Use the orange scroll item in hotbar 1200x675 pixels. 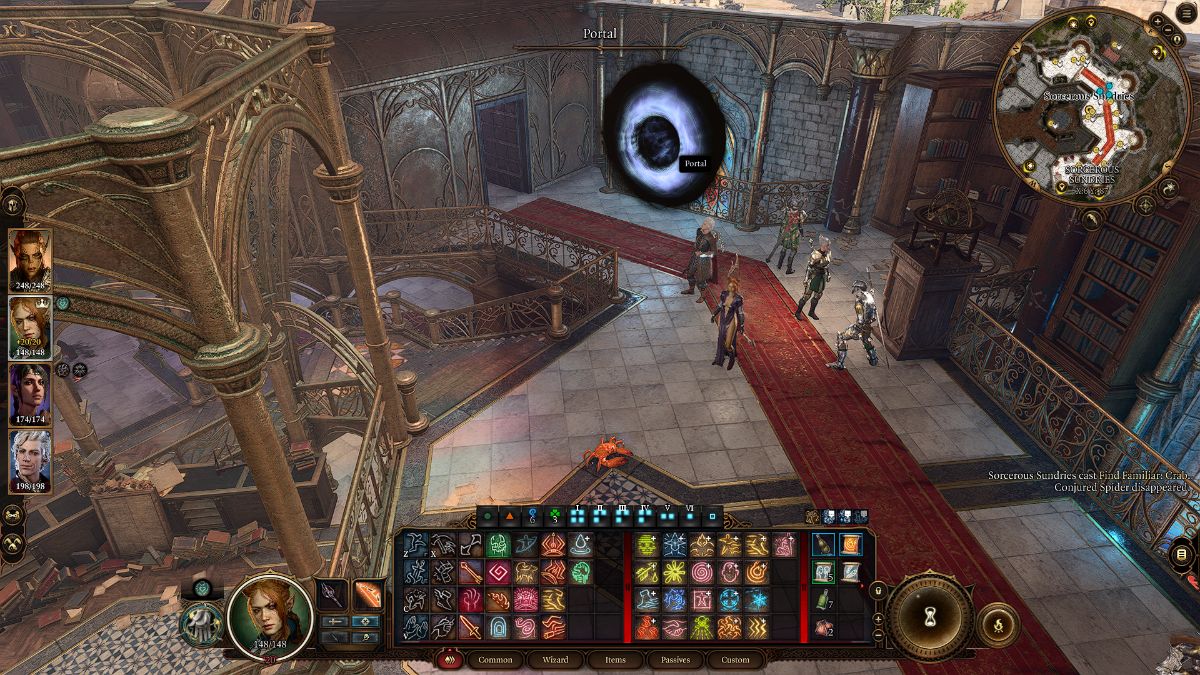pyautogui.click(x=852, y=545)
